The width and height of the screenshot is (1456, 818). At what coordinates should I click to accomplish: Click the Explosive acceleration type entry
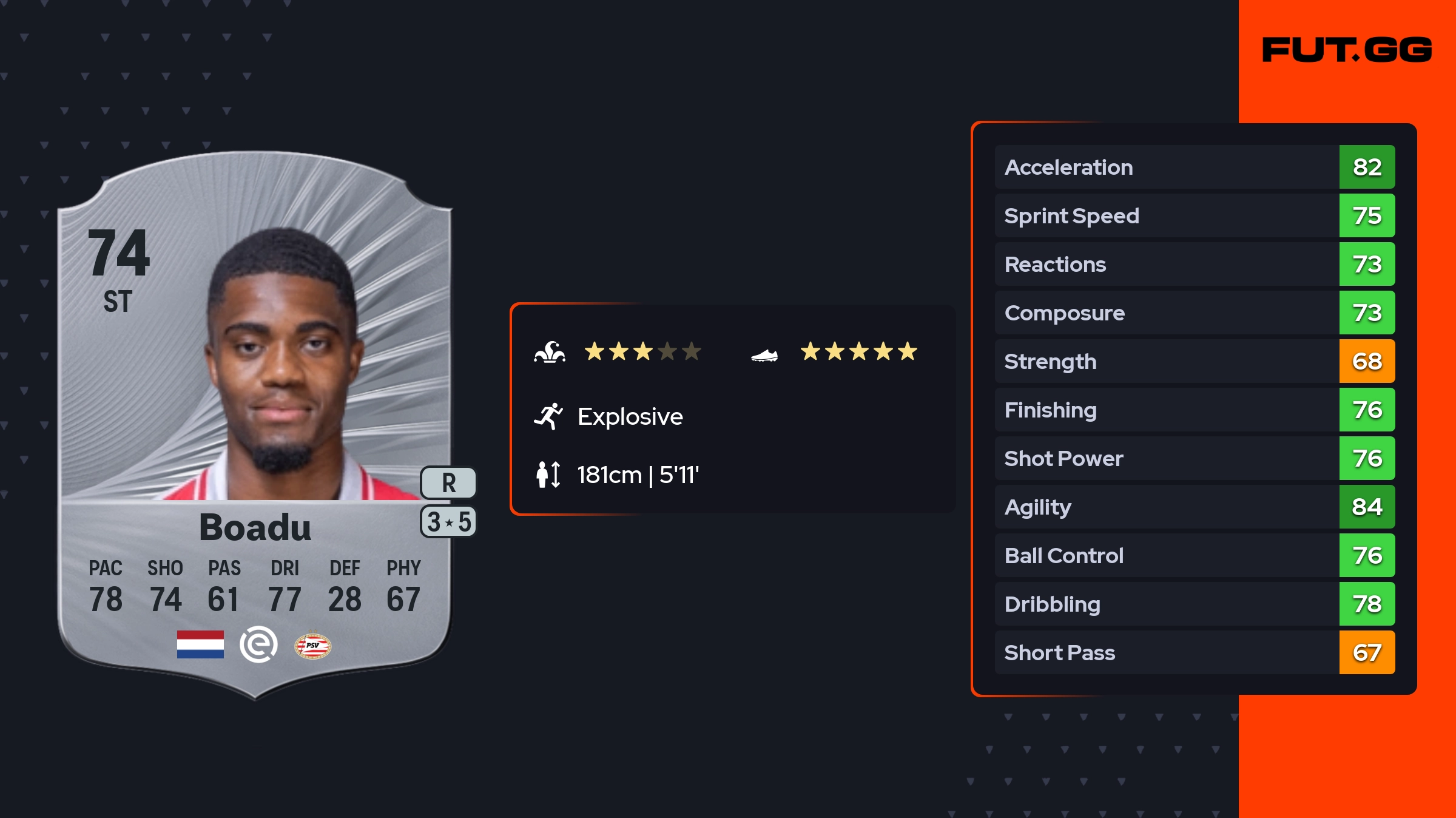point(630,417)
